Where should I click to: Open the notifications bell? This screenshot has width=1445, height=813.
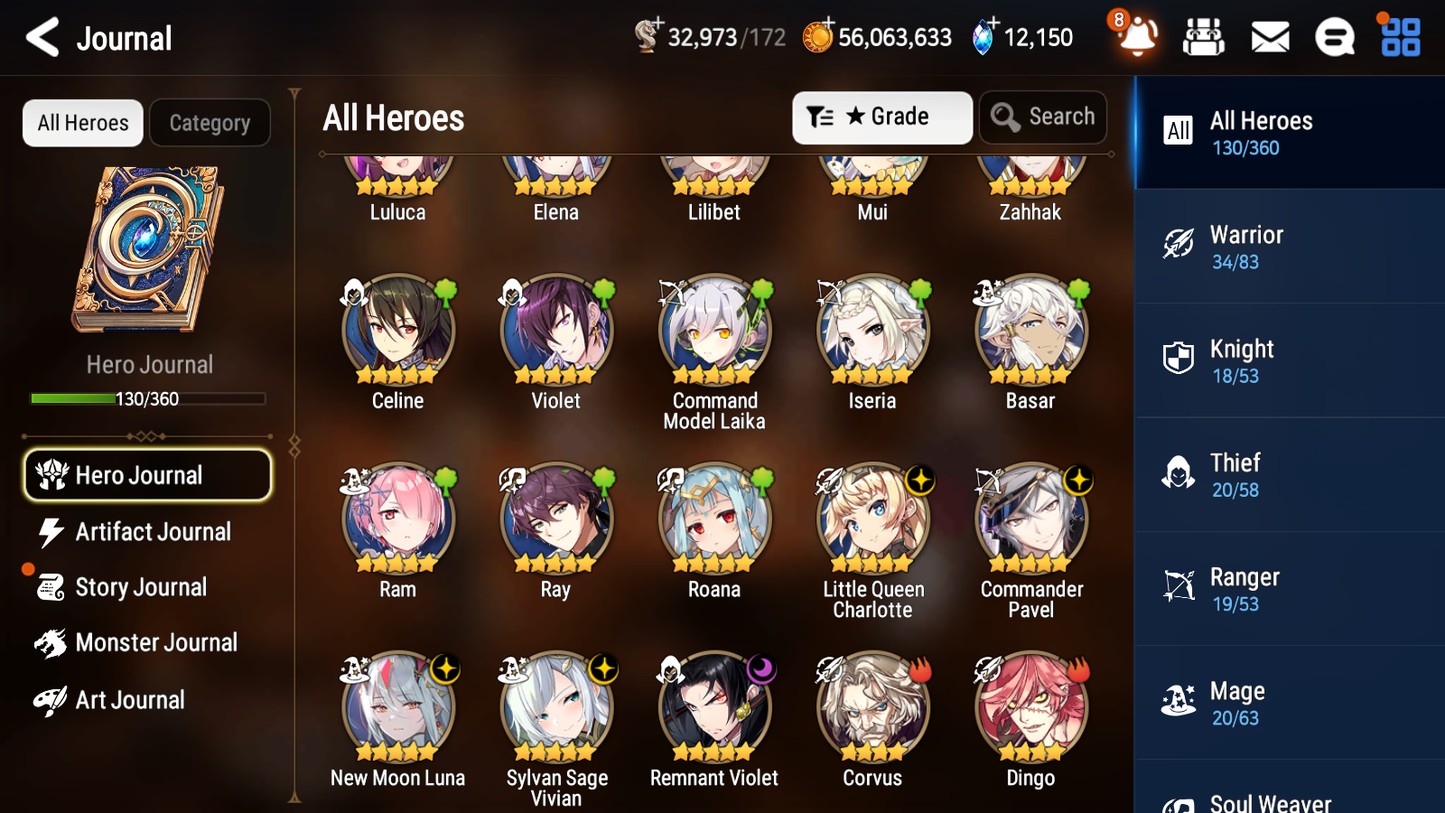(1135, 37)
